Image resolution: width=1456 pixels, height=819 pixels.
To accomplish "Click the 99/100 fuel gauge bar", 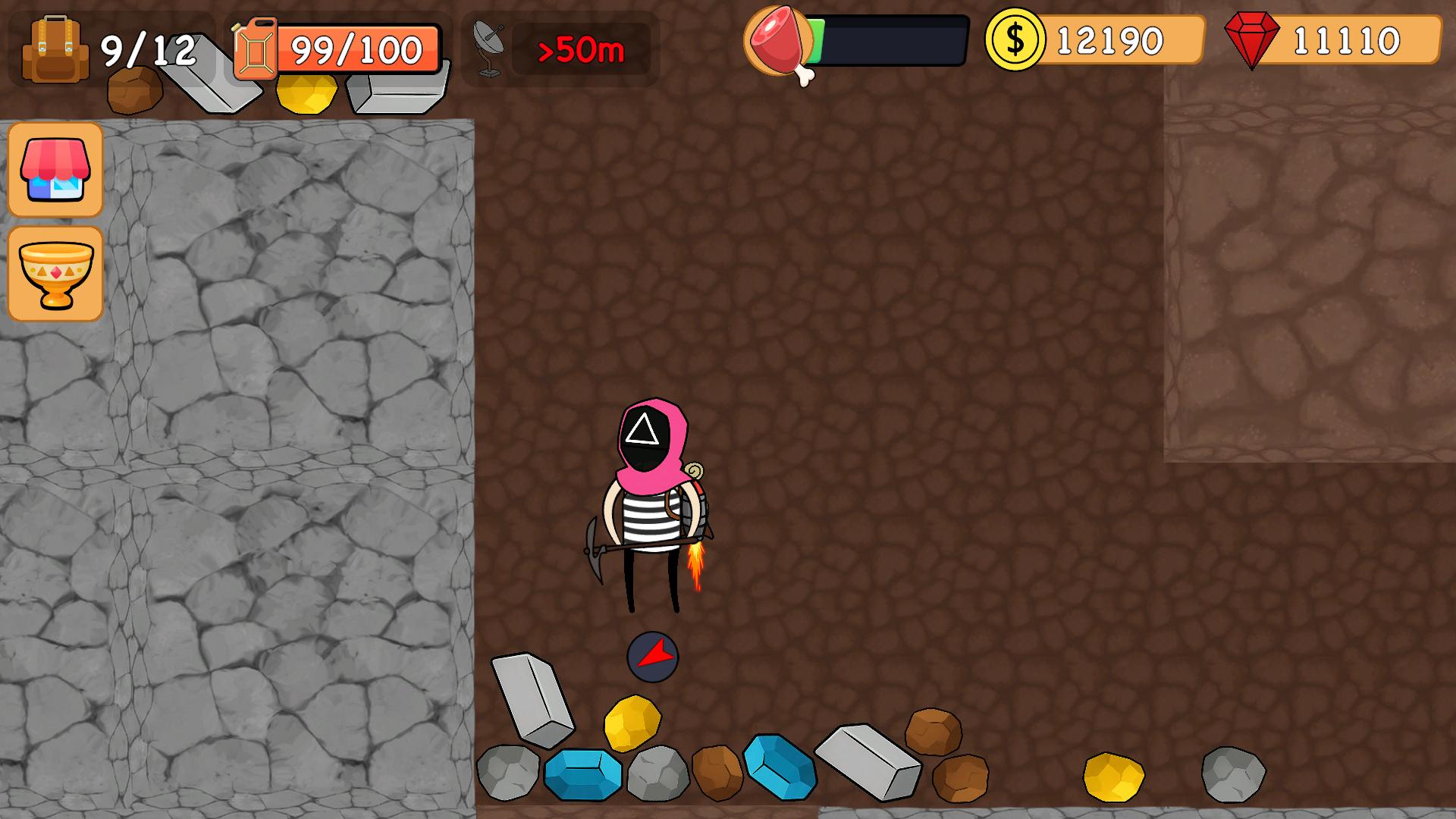I will pos(356,50).
